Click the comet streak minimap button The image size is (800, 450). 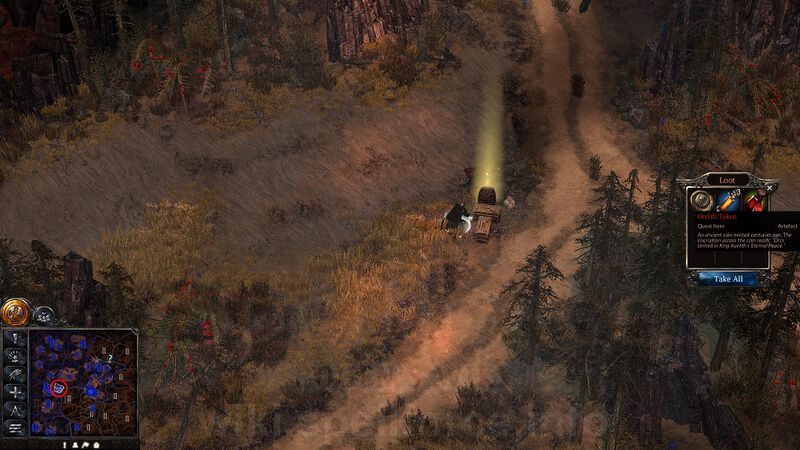(15, 373)
